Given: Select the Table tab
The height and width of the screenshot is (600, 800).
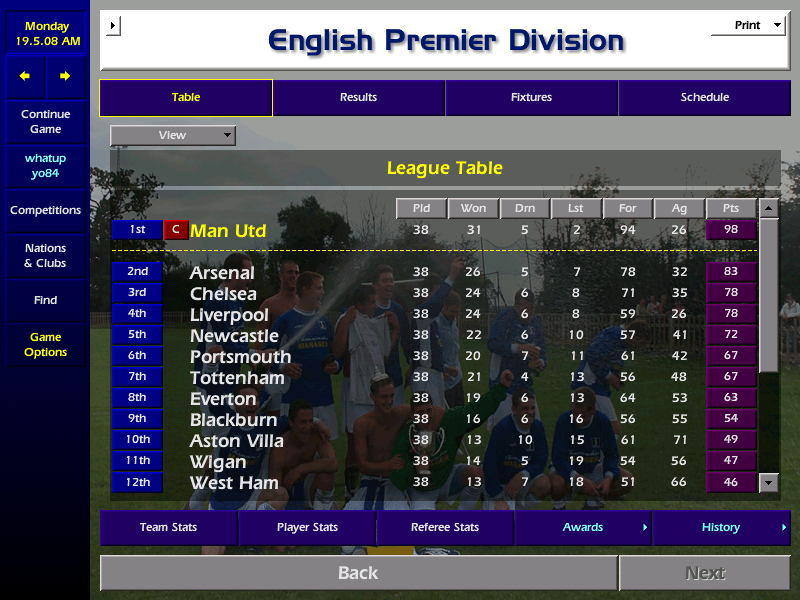Looking at the screenshot, I should point(186,98).
